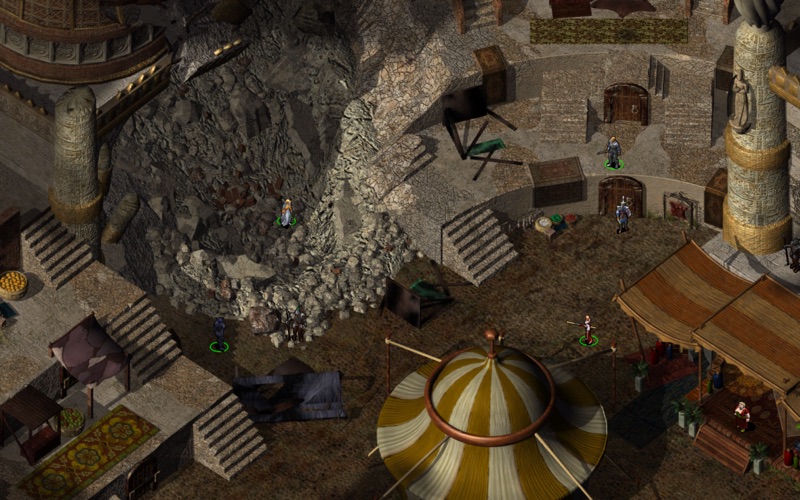Image resolution: width=800 pixels, height=500 pixels.
Task: Select the spear-wielding party member near the striped tent
Action: (588, 329)
